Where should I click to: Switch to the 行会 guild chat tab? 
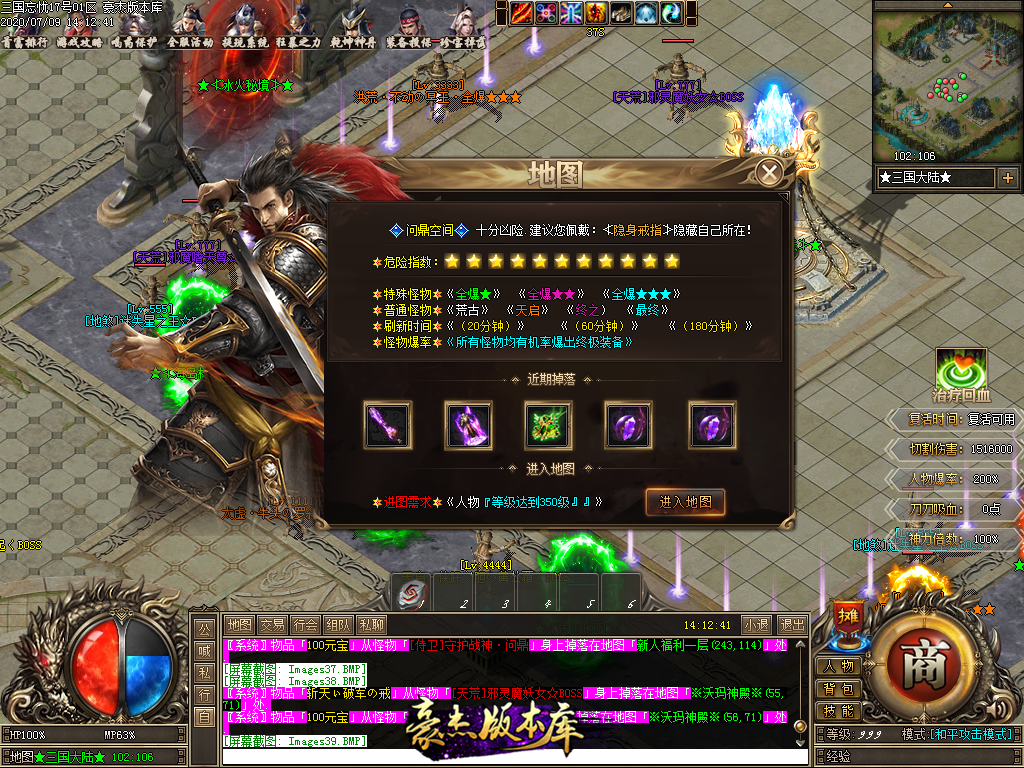(x=306, y=624)
